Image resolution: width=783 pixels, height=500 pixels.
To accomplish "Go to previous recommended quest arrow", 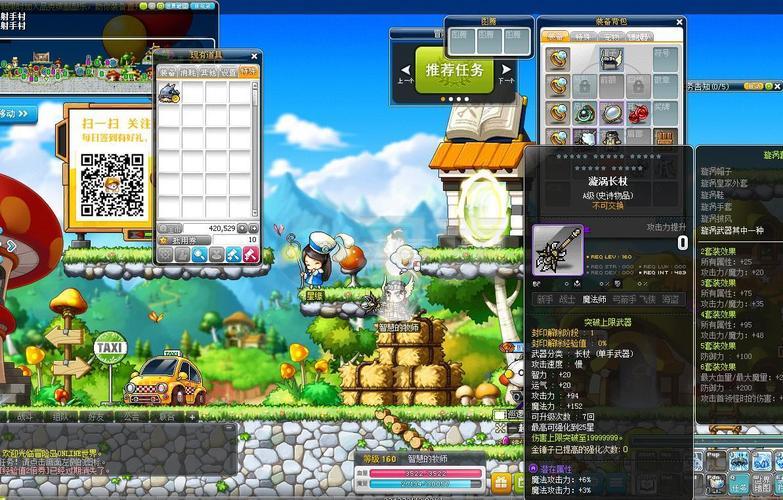I will [x=405, y=72].
